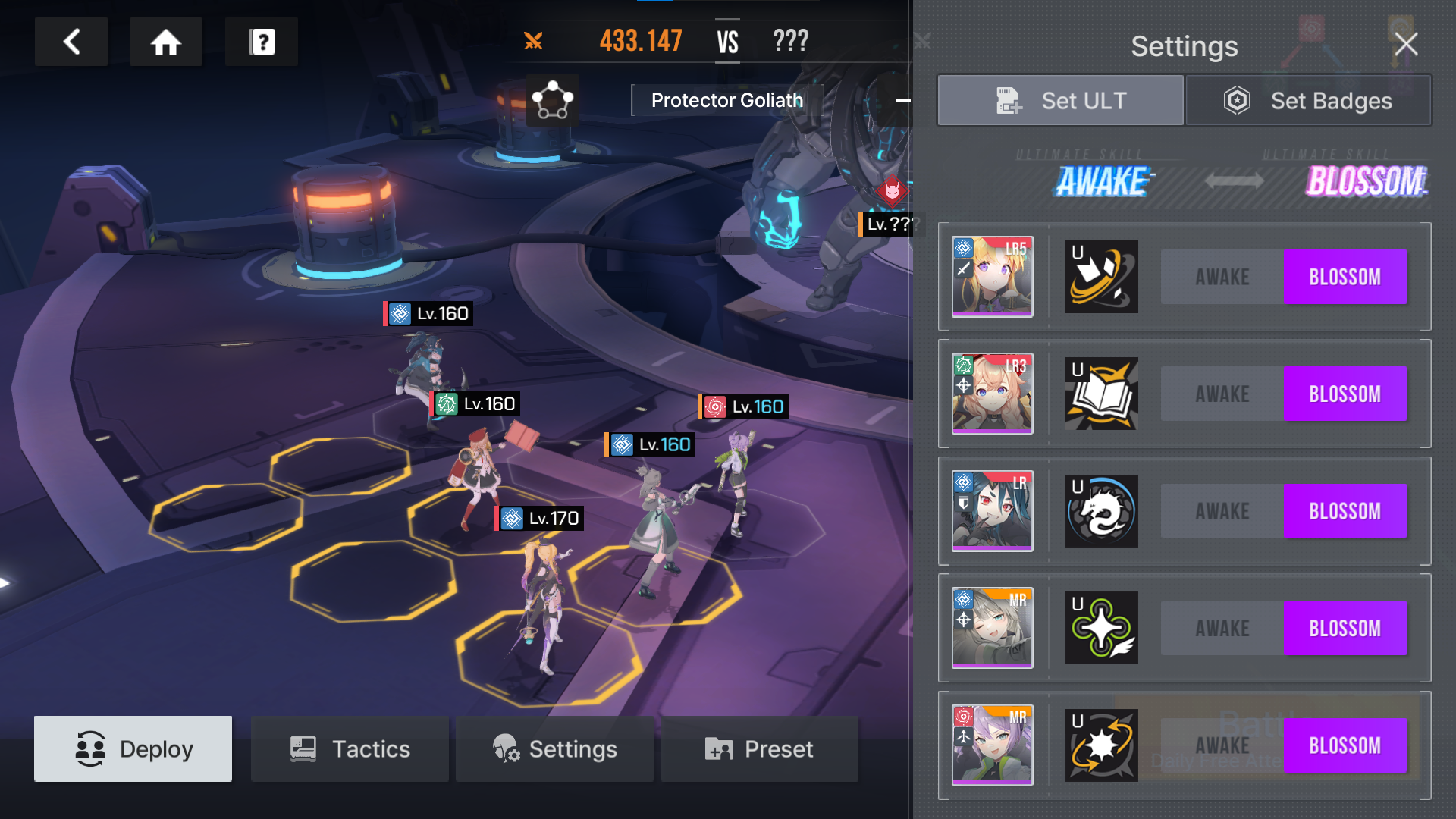
Task: Collapse the Protector Goliath enemy info
Action: [902, 100]
